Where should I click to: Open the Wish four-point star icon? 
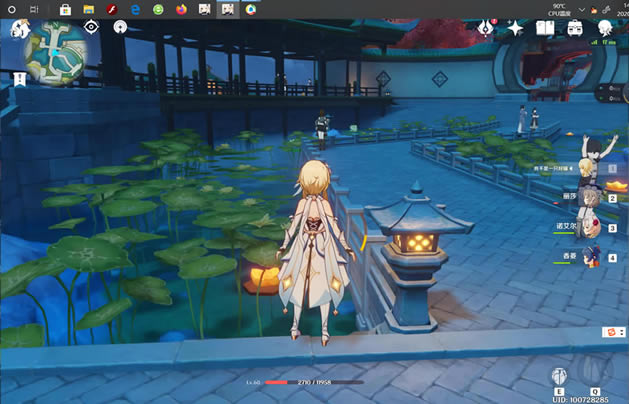[516, 28]
